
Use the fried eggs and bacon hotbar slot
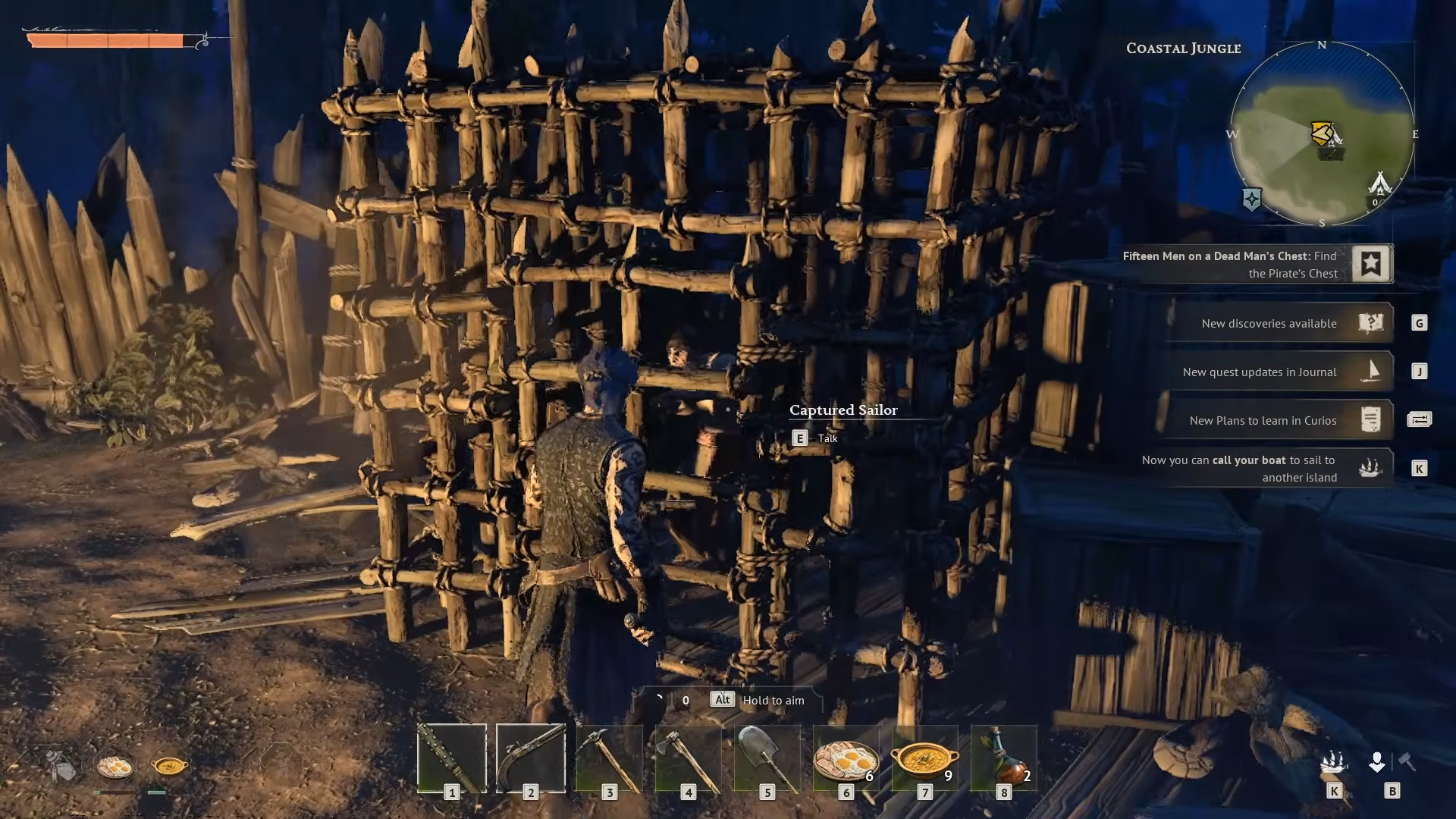point(846,758)
